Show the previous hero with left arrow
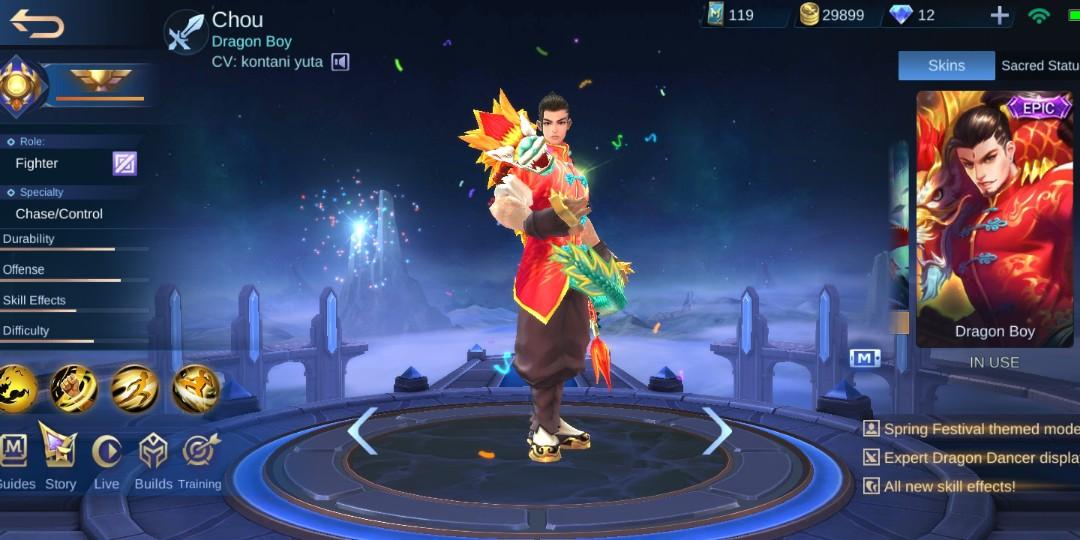This screenshot has height=540, width=1080. (362, 431)
